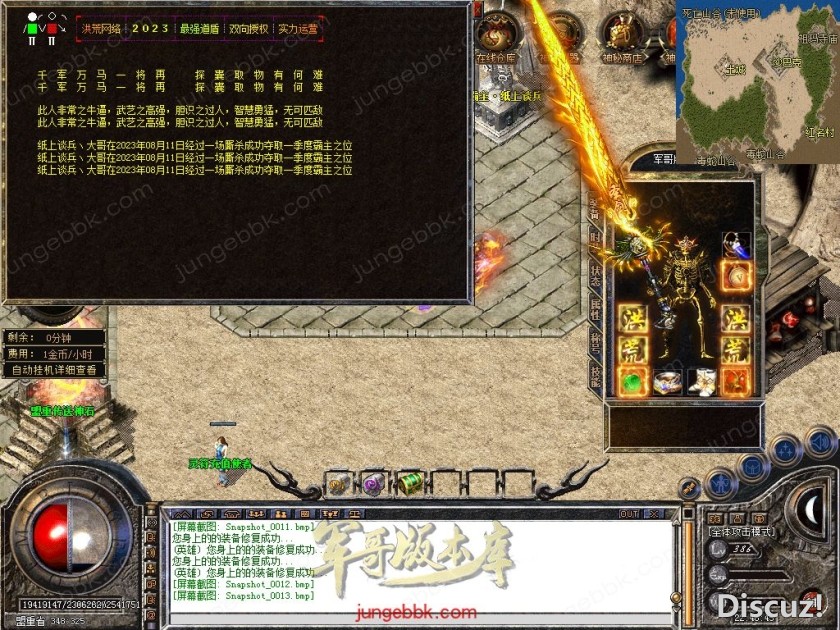The width and height of the screenshot is (840, 630).
Task: Use the green treasure chest hotbar item
Action: 411,483
